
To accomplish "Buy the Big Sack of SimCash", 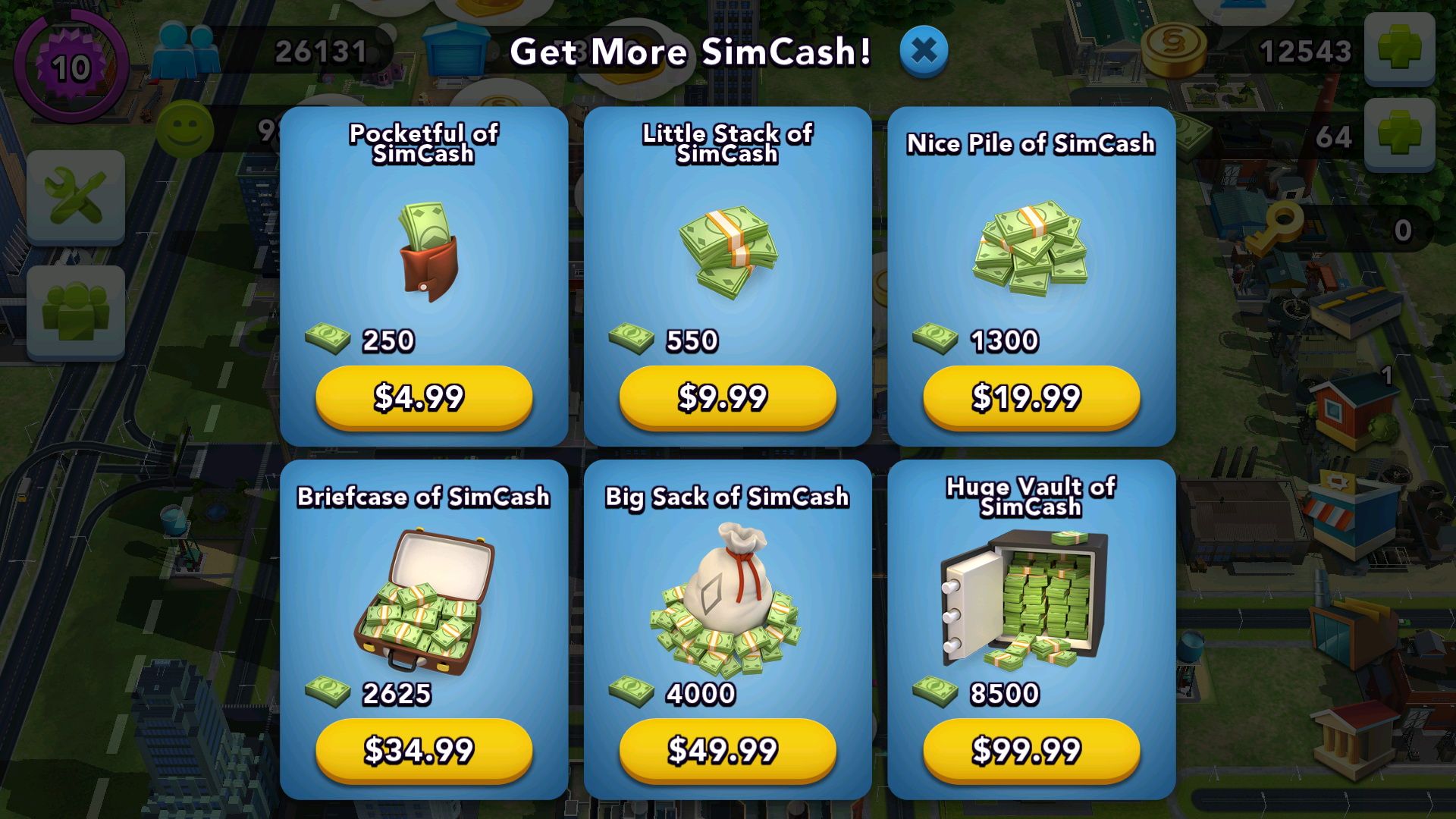I will (726, 751).
